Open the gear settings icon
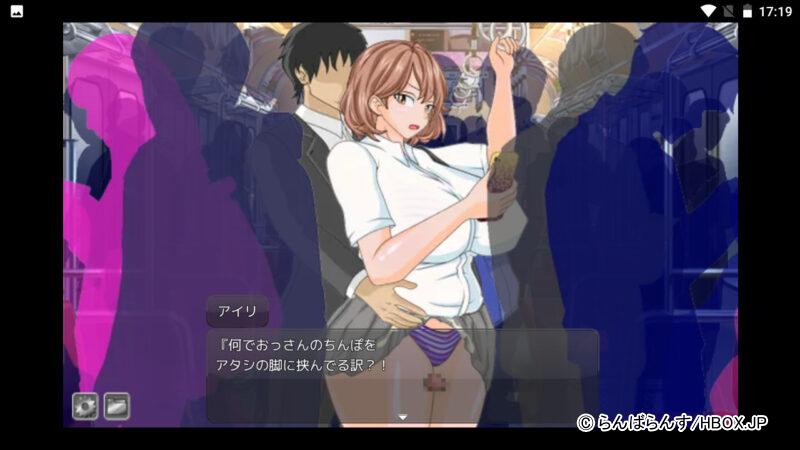 tap(85, 405)
